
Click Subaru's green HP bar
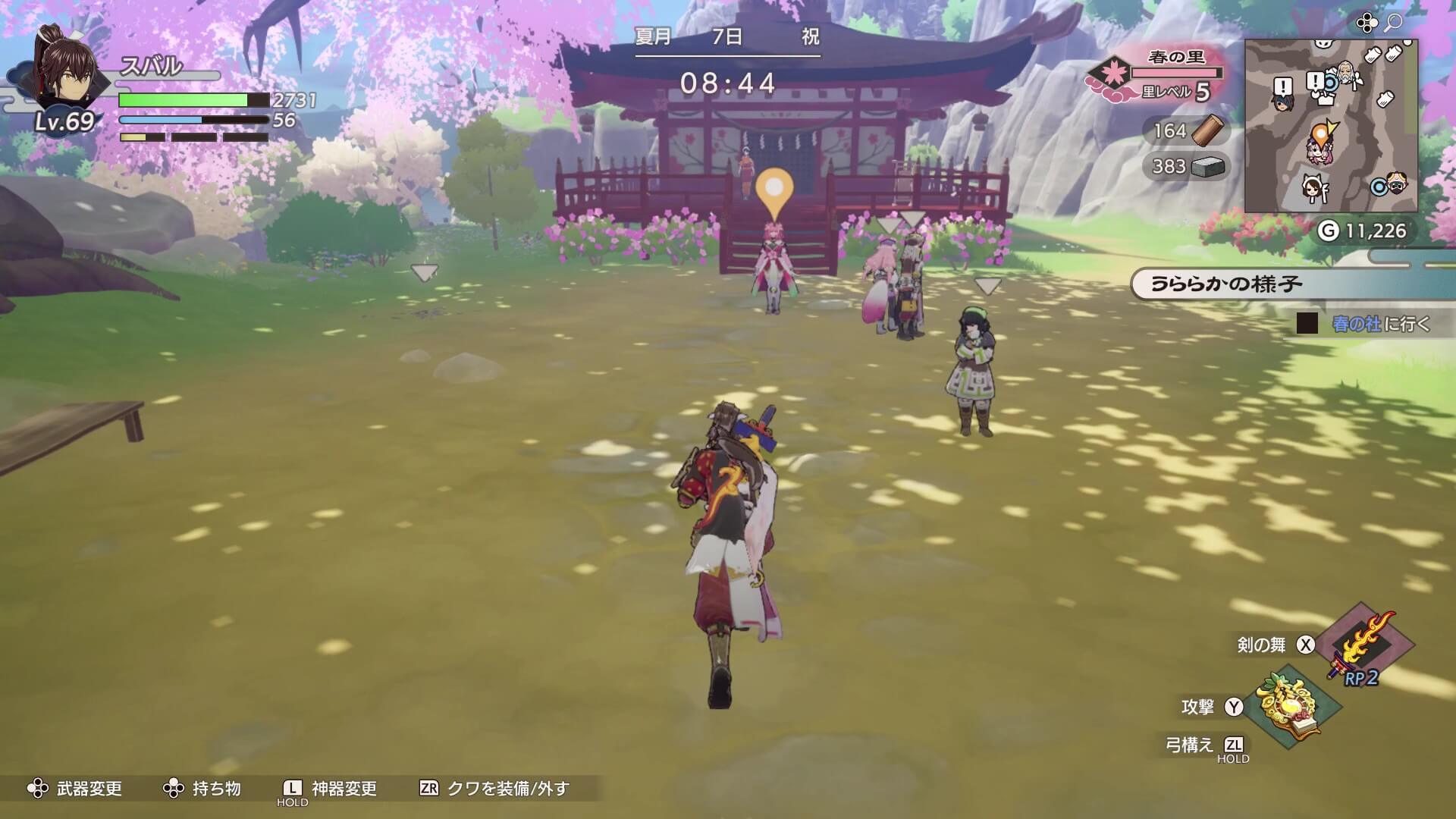182,99
